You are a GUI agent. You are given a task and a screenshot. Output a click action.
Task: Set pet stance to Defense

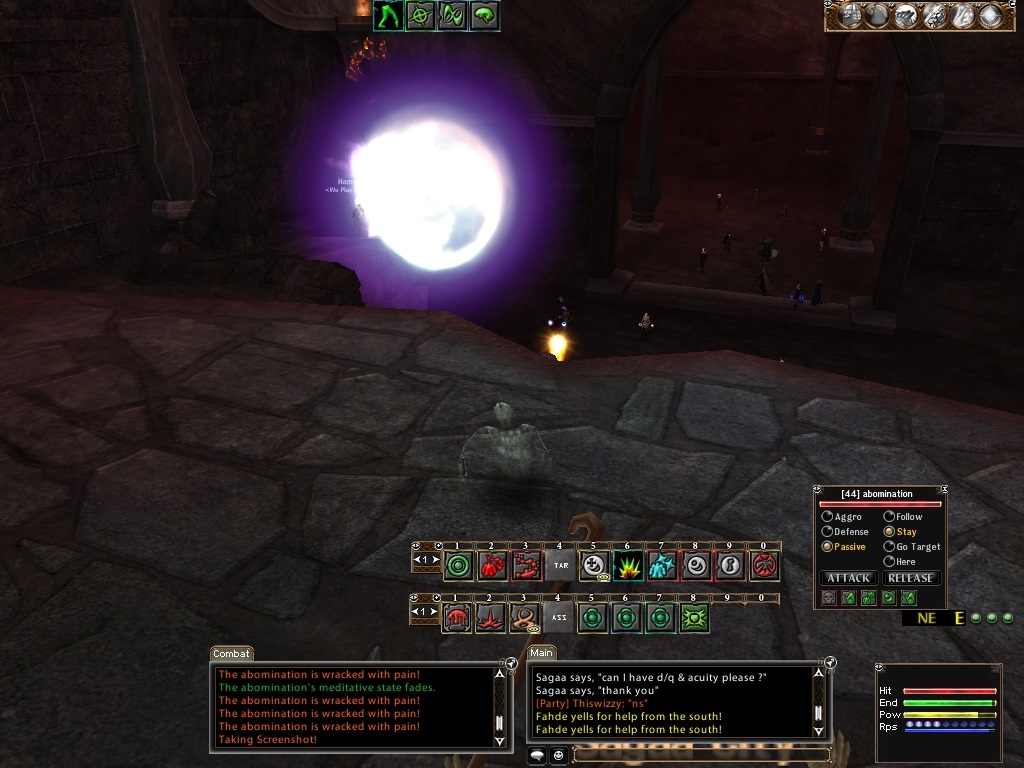click(x=828, y=532)
